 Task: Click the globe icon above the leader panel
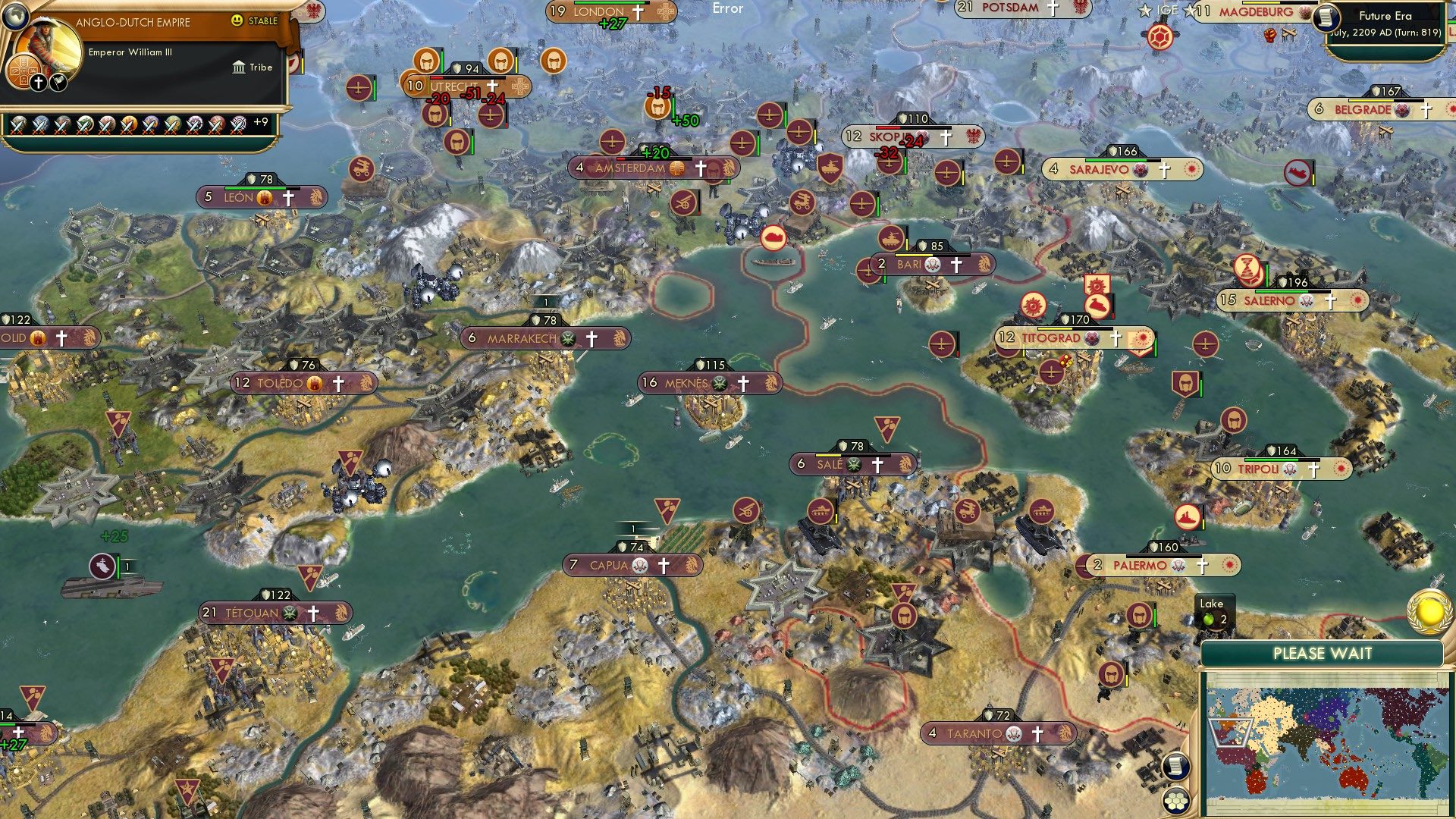pyautogui.click(x=16, y=17)
